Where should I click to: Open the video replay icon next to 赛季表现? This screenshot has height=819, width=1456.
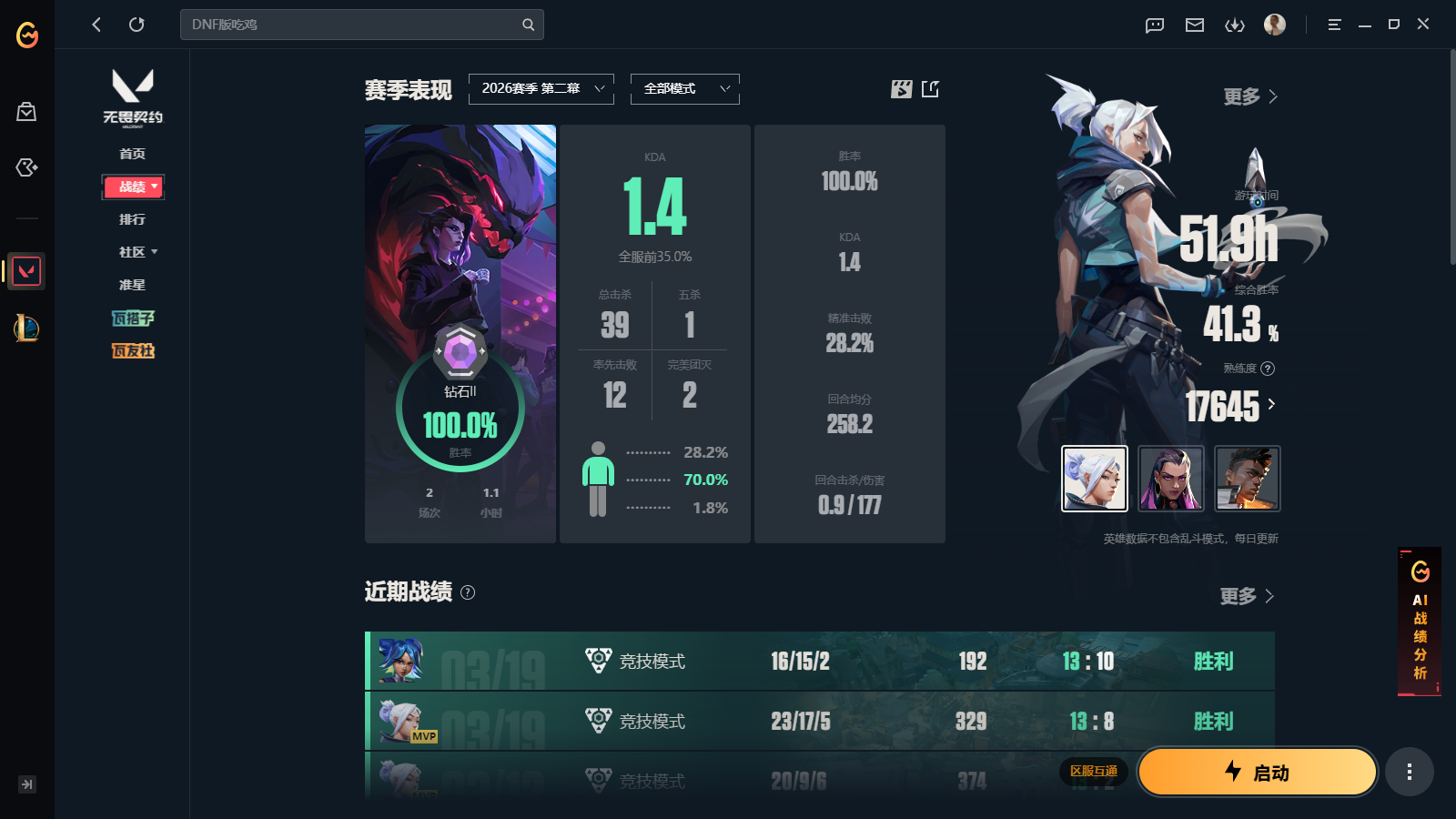click(901, 89)
